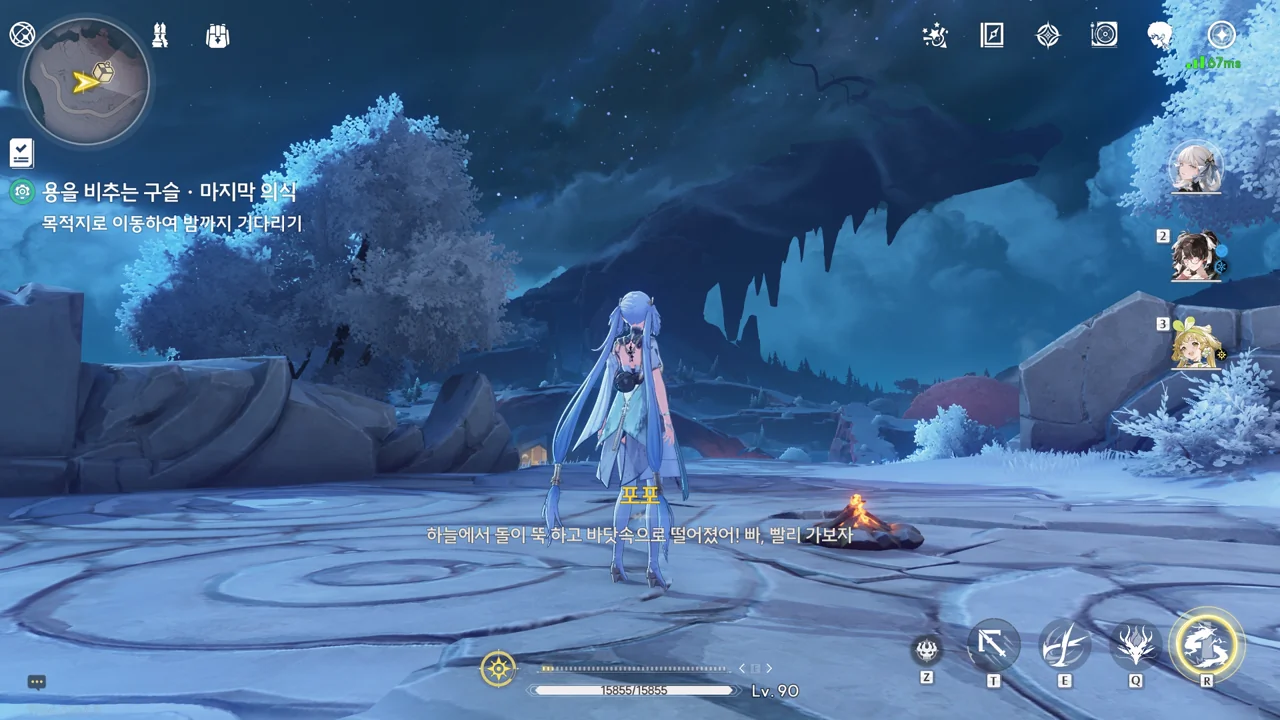Open the circular minimap
The image size is (1280, 720).
click(86, 81)
